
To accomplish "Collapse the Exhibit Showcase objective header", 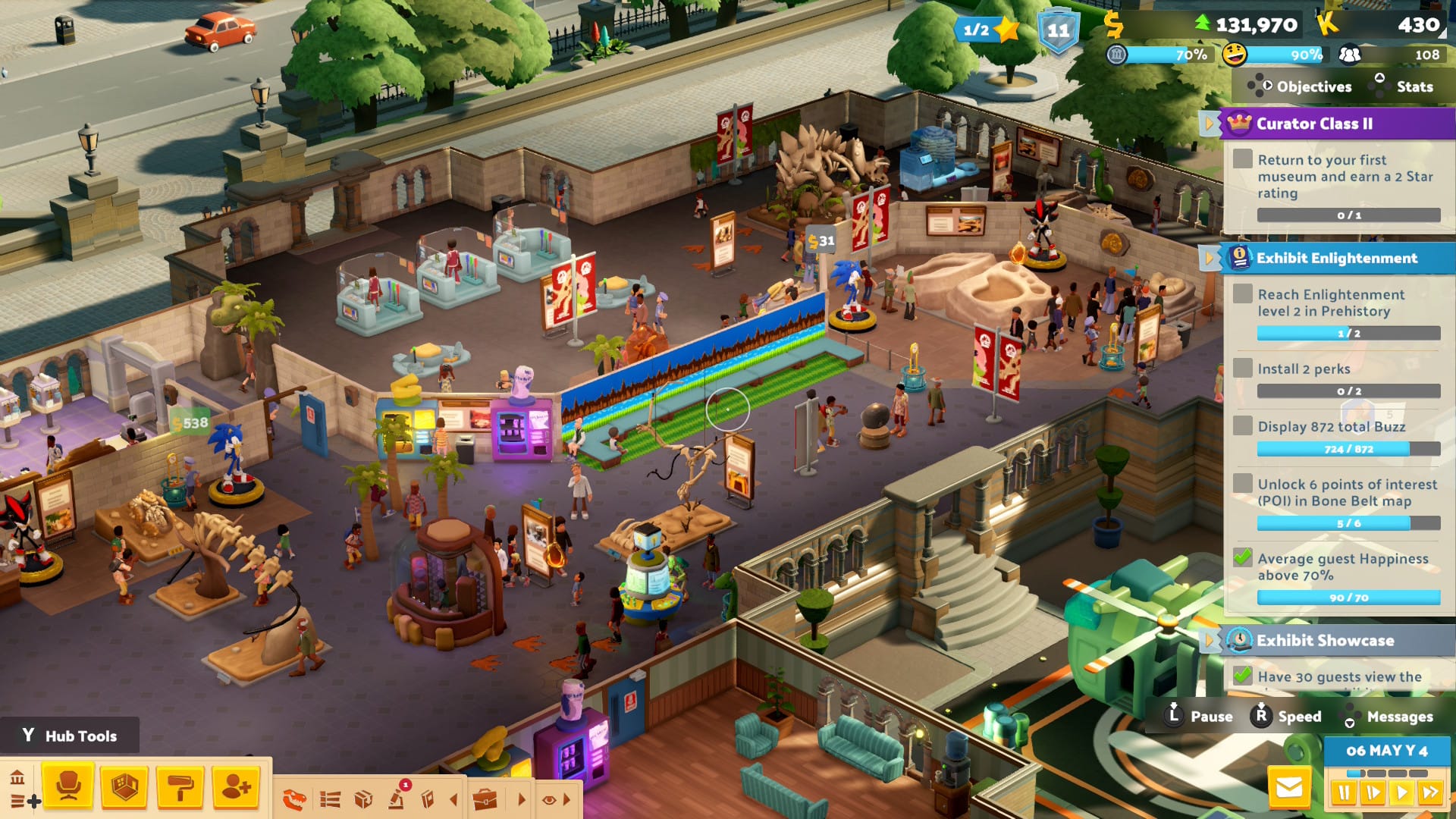I will tap(1208, 641).
